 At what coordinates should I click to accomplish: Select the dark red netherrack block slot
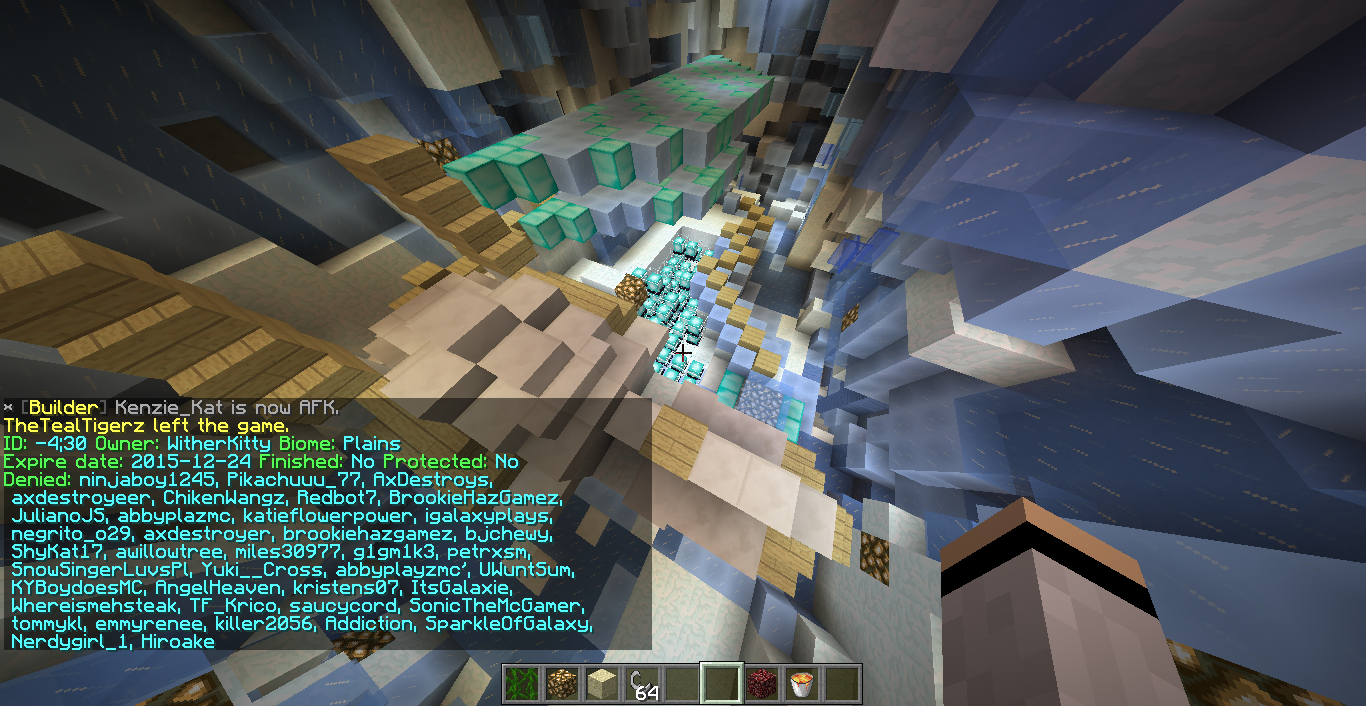tap(761, 684)
